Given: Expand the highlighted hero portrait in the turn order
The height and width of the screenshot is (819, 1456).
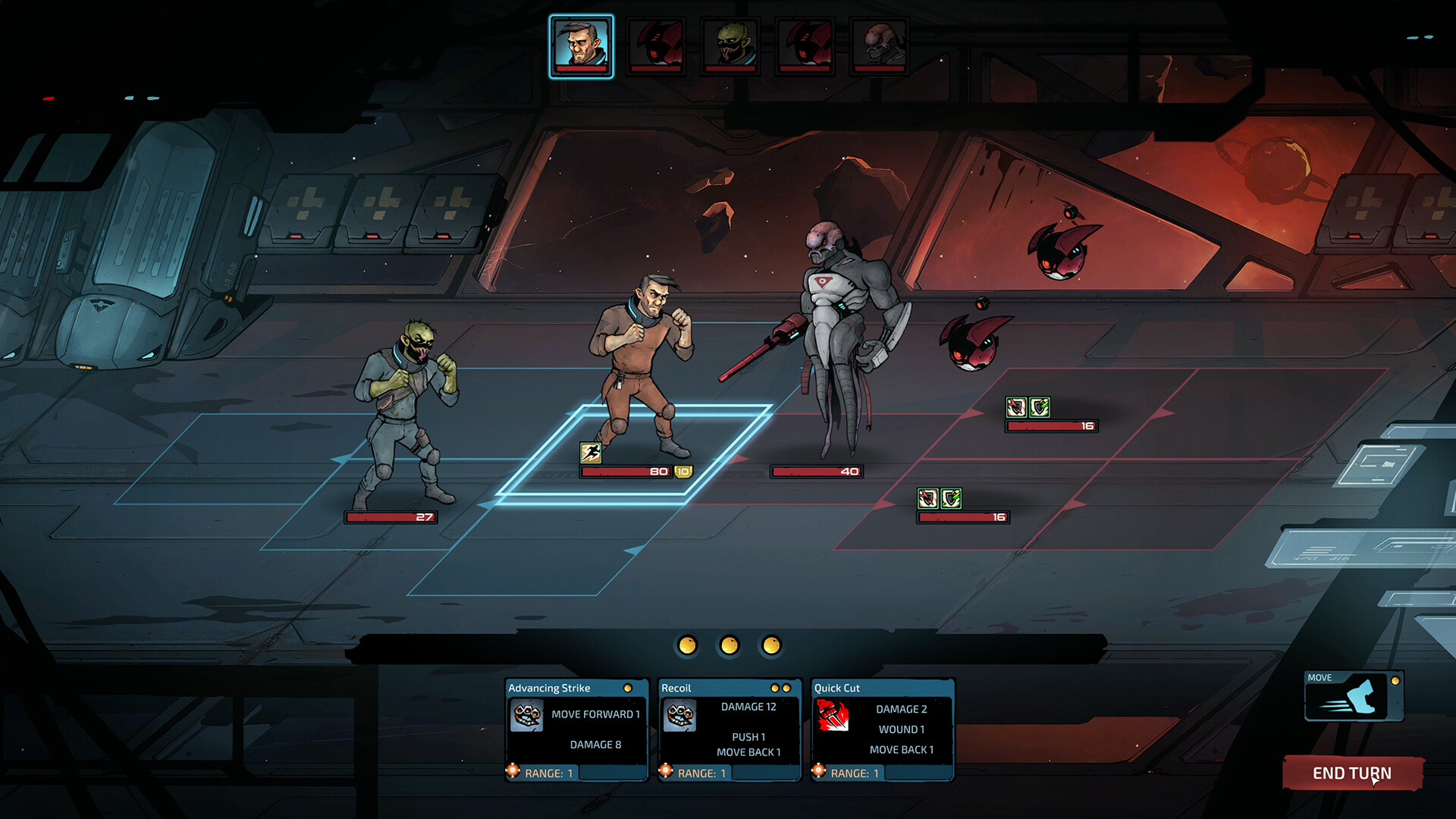Looking at the screenshot, I should [x=580, y=47].
